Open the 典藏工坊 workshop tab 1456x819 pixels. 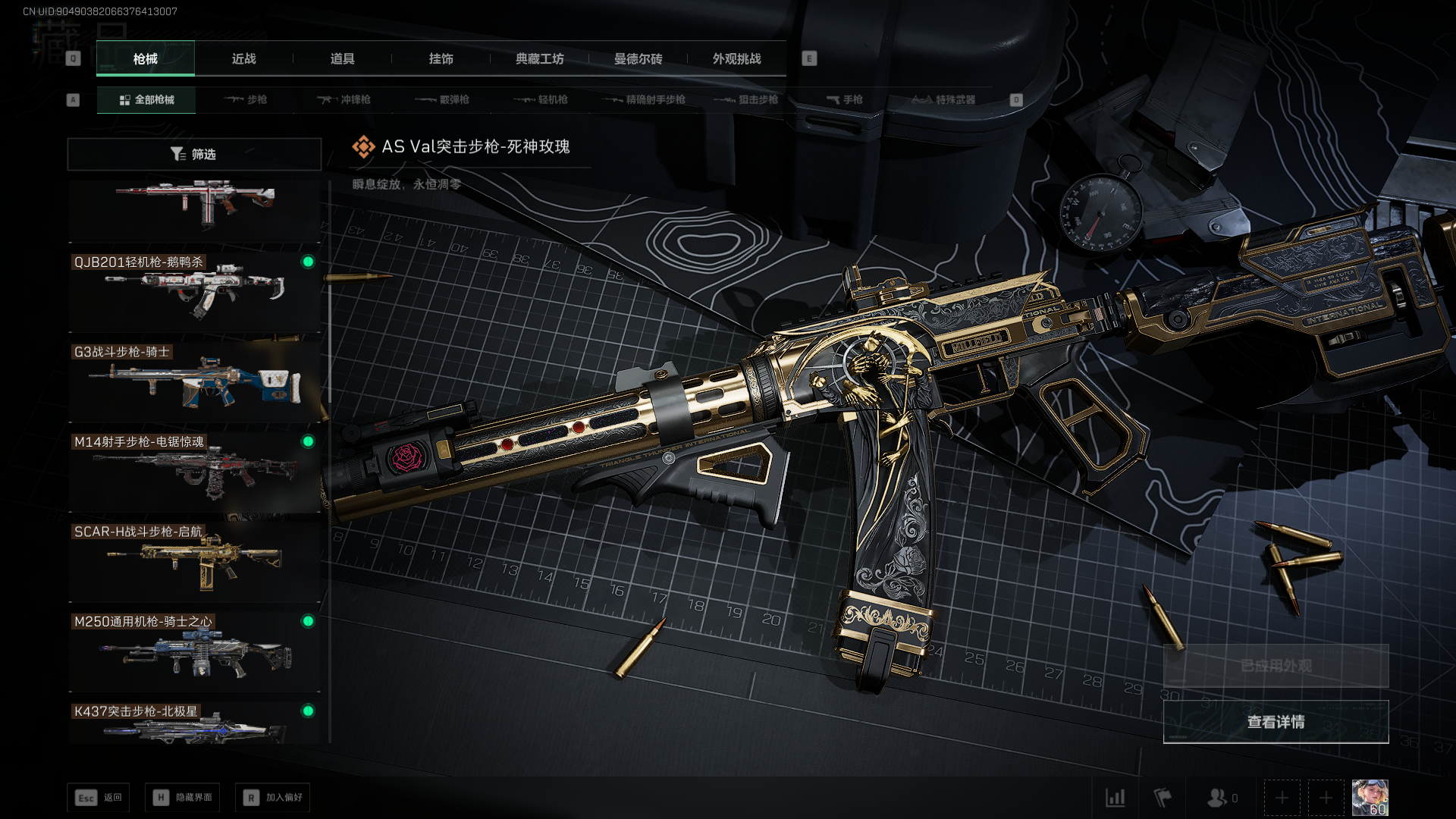(539, 59)
